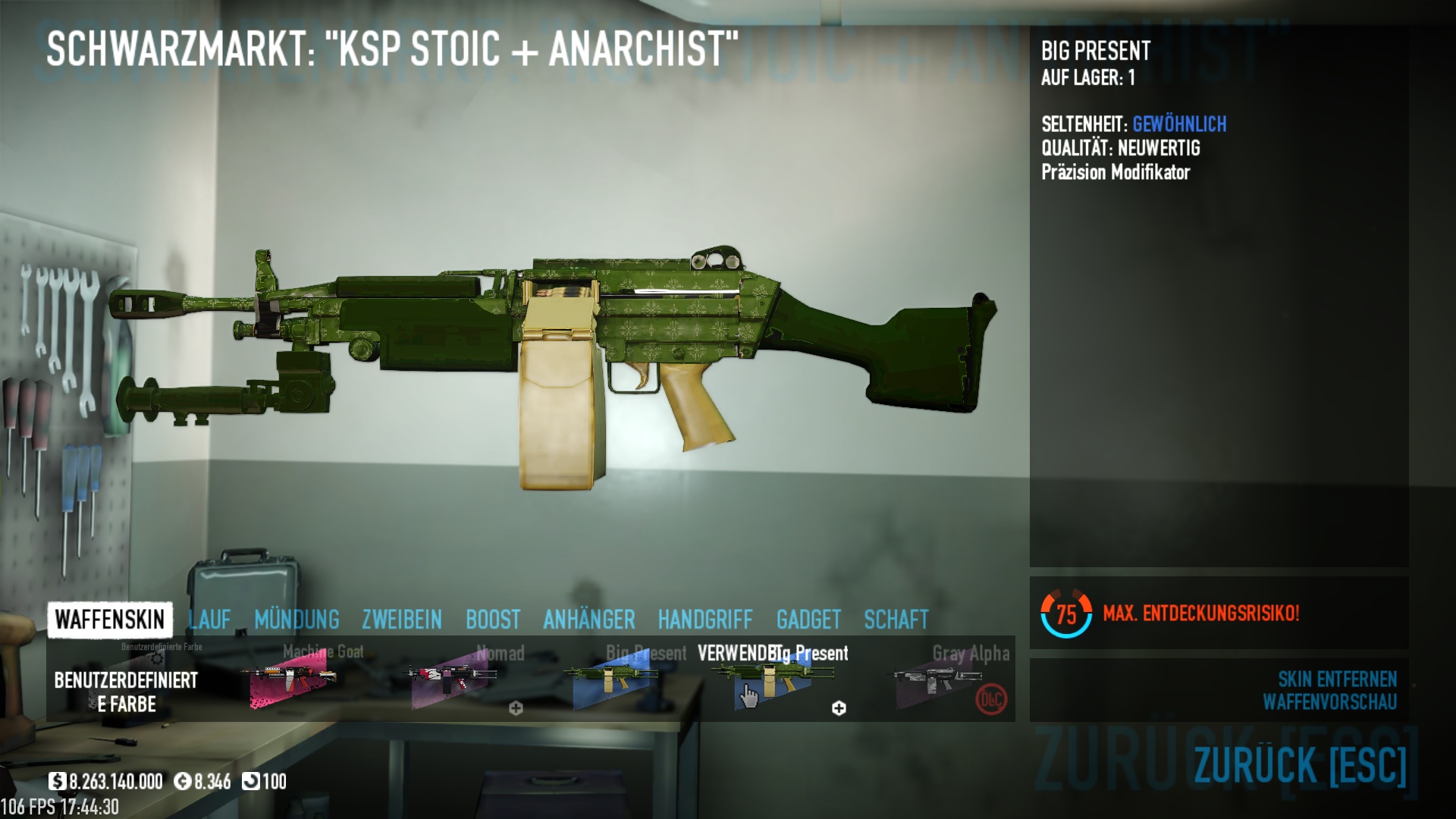Choose the pink Machine Goat skin
This screenshot has height=819, width=1456.
(293, 680)
